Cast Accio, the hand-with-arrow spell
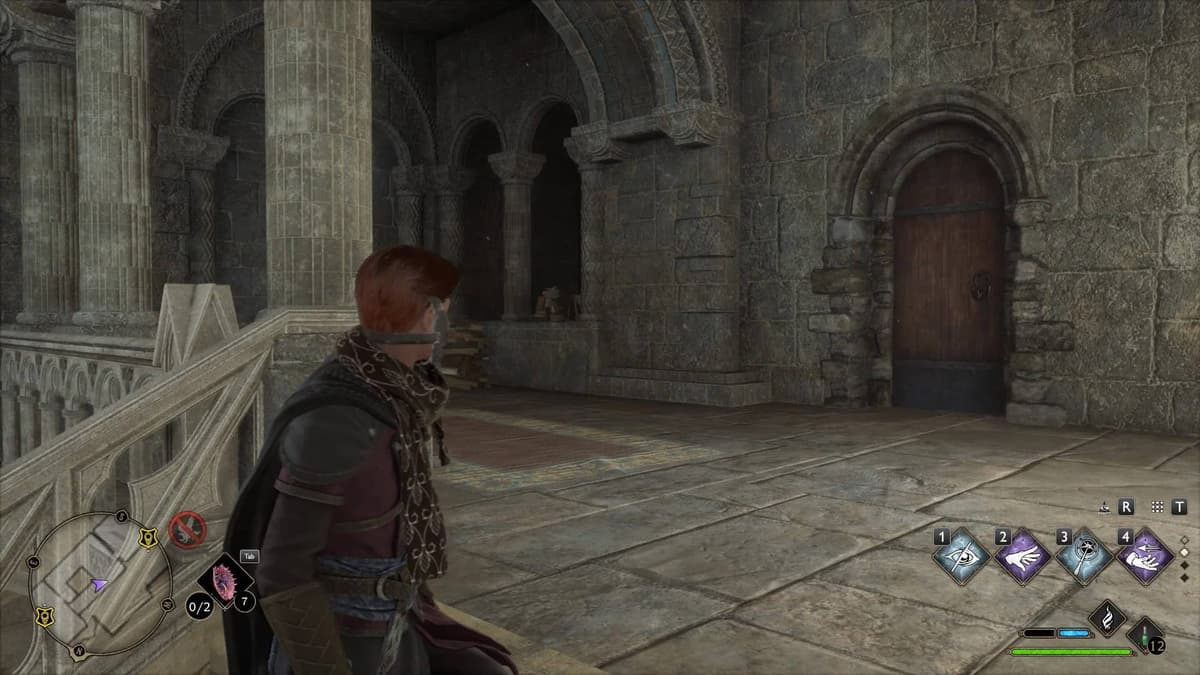The width and height of the screenshot is (1200, 675). [1145, 555]
